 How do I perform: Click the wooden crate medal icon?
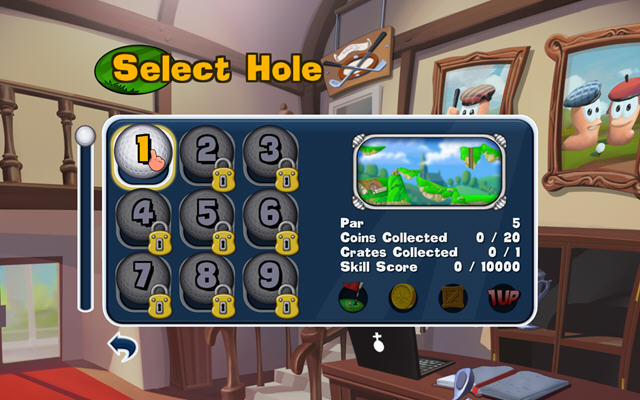[x=452, y=297]
